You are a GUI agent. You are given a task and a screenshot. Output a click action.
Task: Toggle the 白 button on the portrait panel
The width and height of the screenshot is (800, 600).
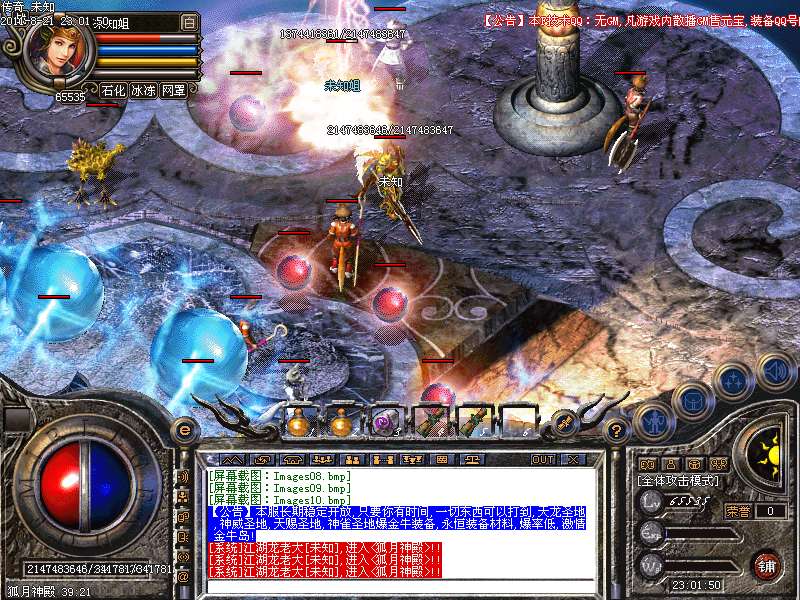(190, 21)
